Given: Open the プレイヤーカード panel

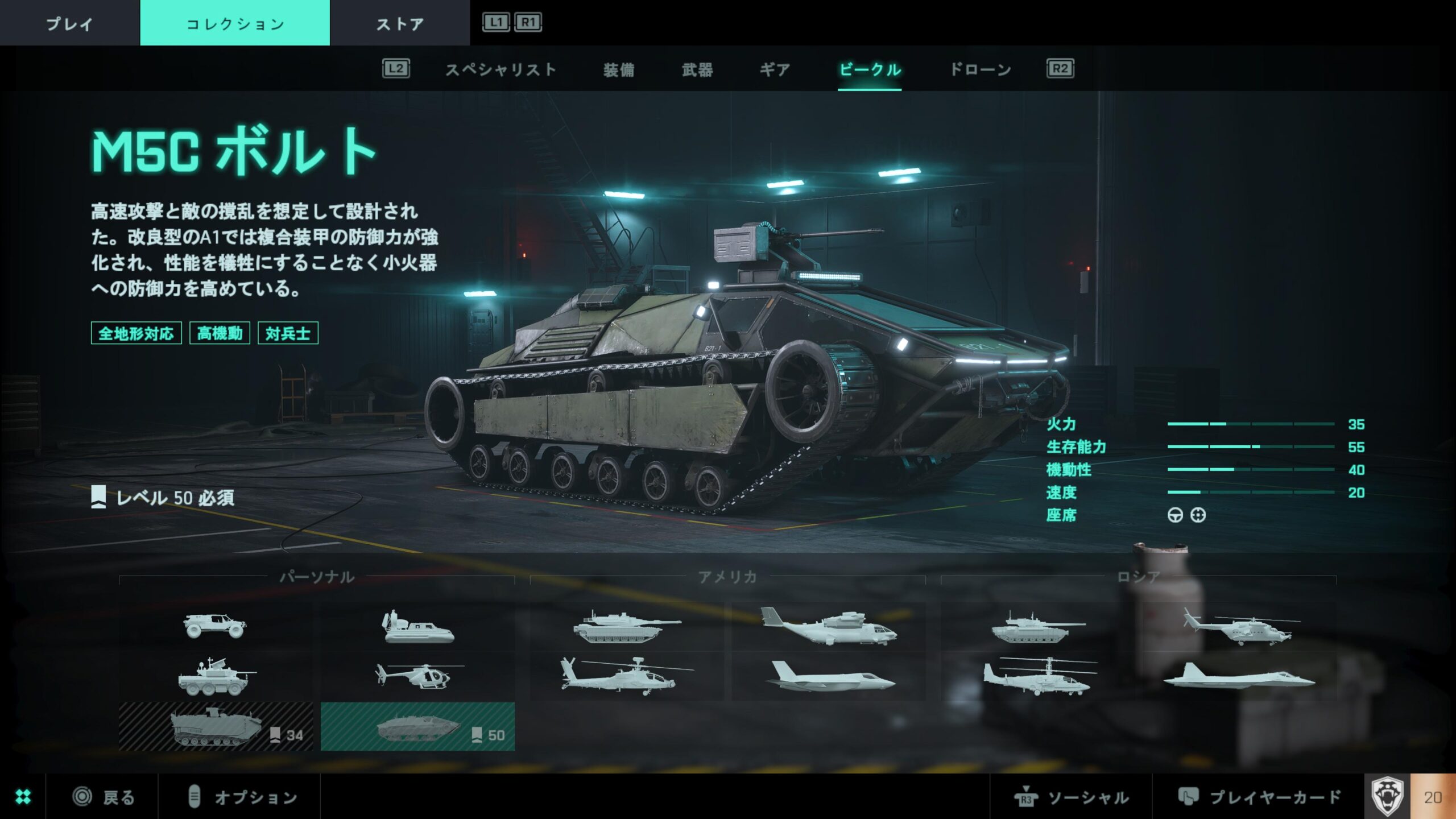Looking at the screenshot, I should click(1259, 797).
